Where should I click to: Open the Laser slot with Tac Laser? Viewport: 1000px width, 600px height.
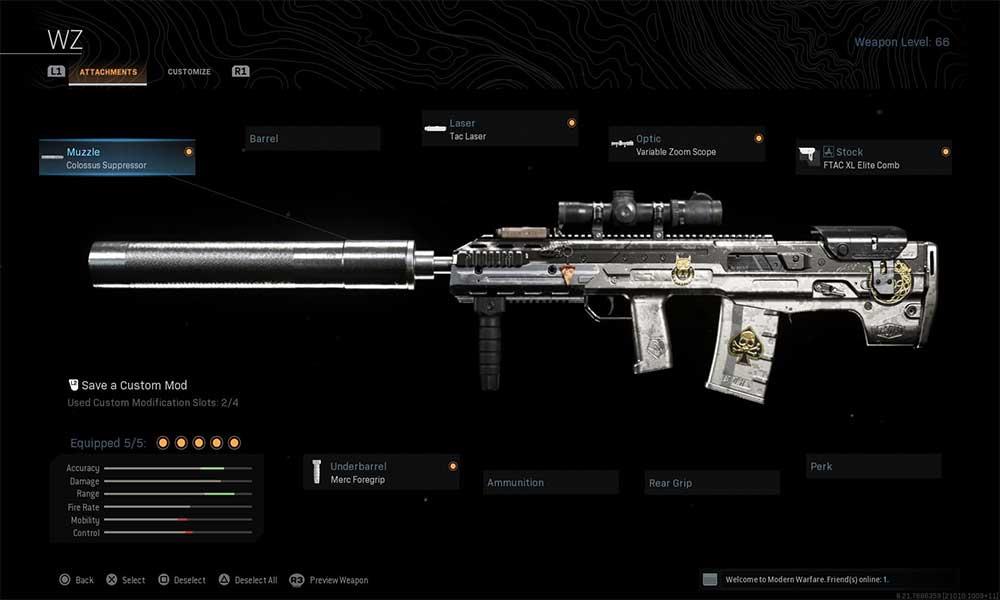(499, 129)
